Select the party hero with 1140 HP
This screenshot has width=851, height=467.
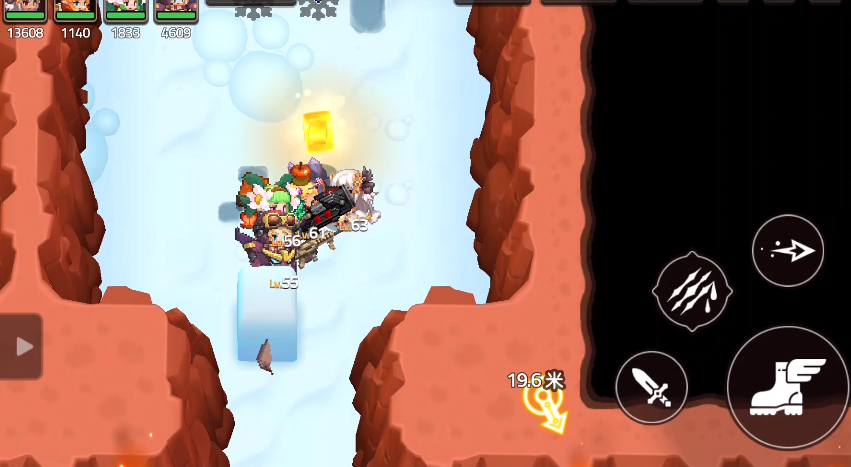(75, 10)
